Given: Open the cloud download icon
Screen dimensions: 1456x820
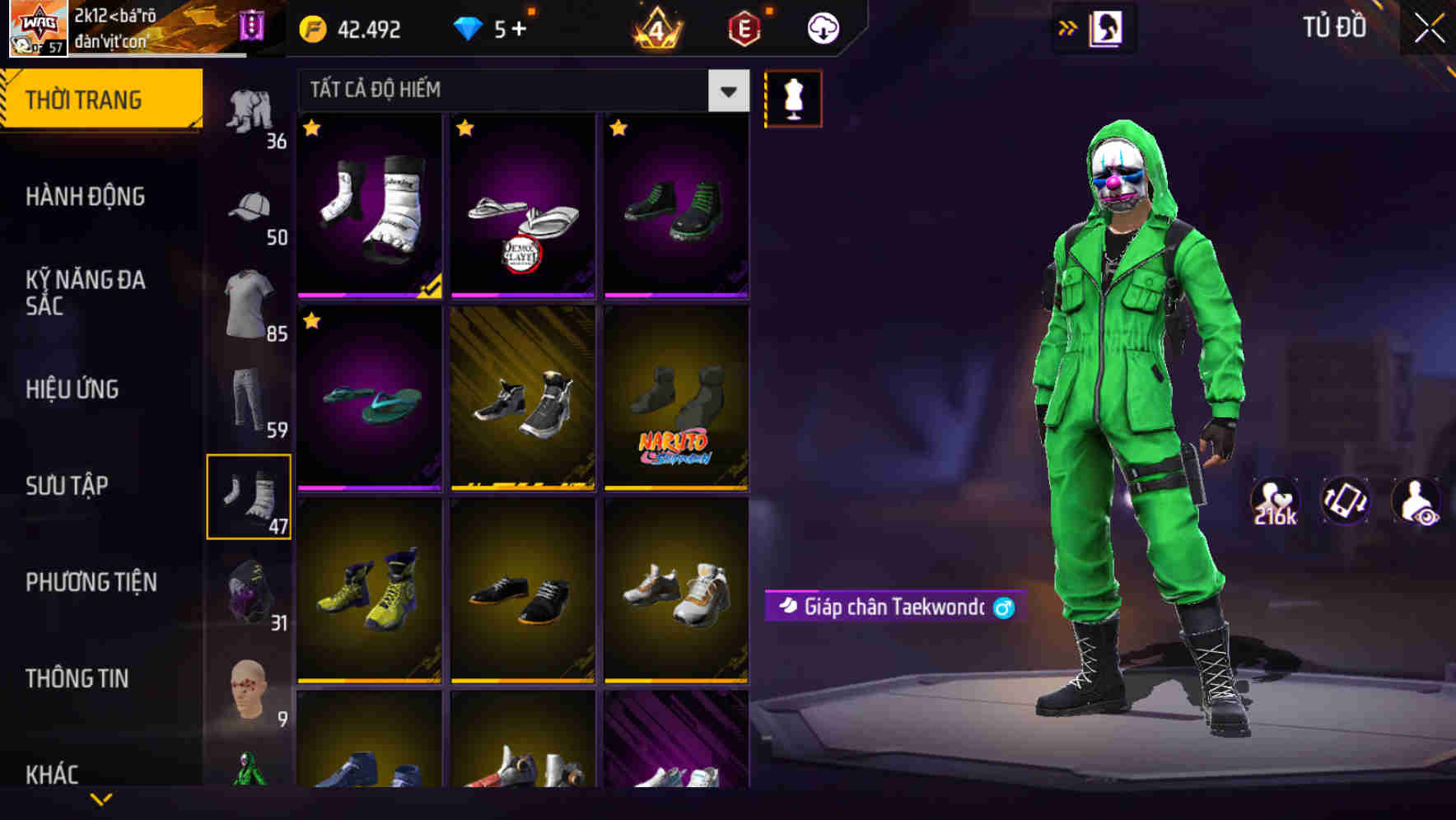Looking at the screenshot, I should pos(820,27).
